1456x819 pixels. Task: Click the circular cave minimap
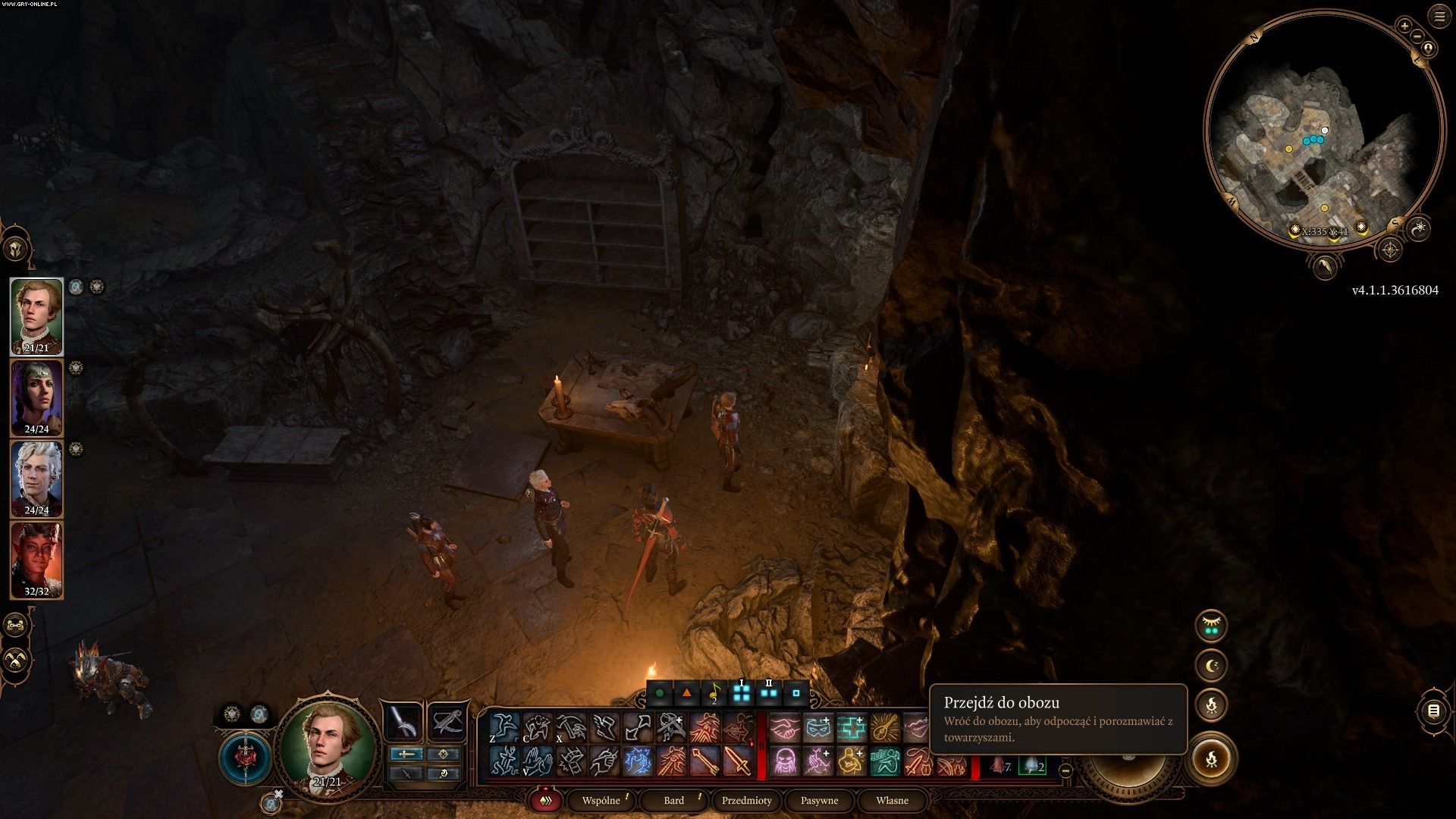1324,129
